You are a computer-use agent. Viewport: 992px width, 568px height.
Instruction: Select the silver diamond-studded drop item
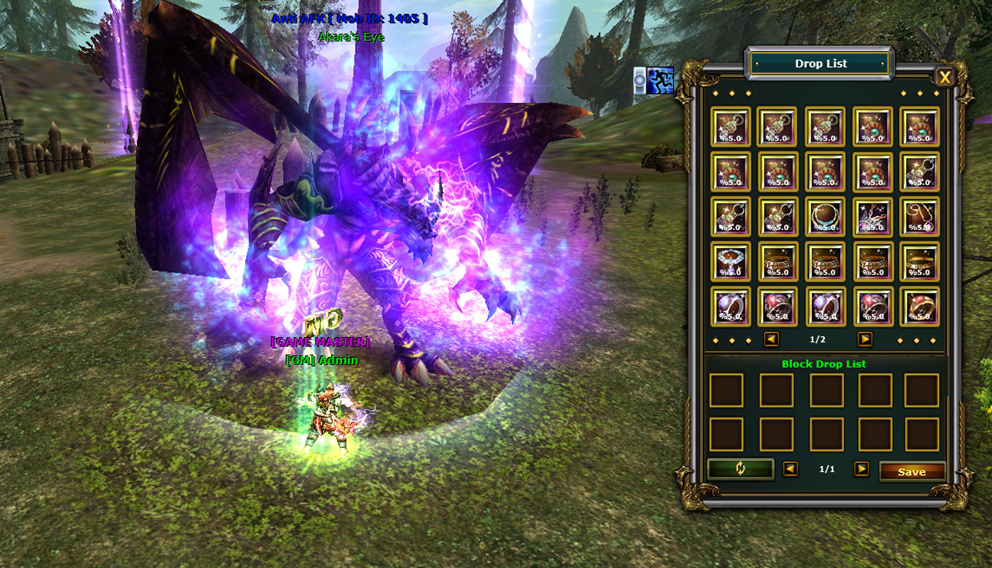[728, 261]
